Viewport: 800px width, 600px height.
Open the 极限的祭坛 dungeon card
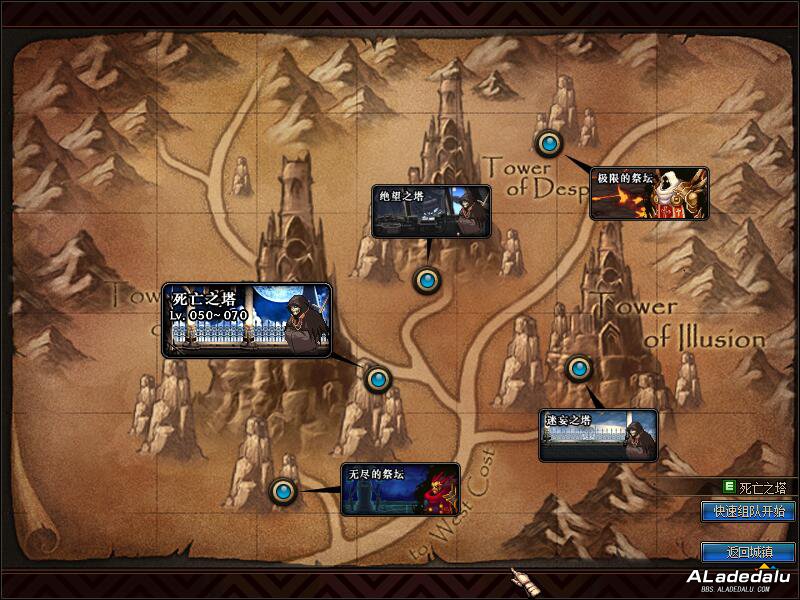coord(649,193)
